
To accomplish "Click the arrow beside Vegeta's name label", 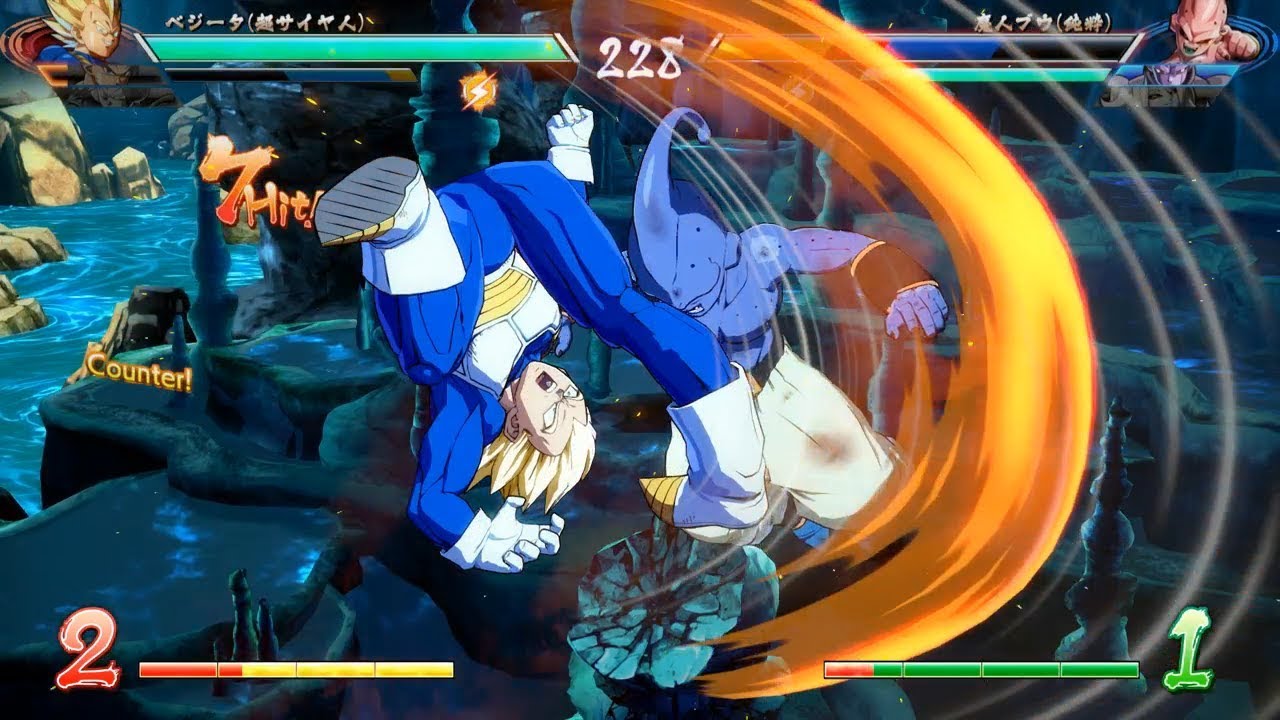I will point(372,20).
